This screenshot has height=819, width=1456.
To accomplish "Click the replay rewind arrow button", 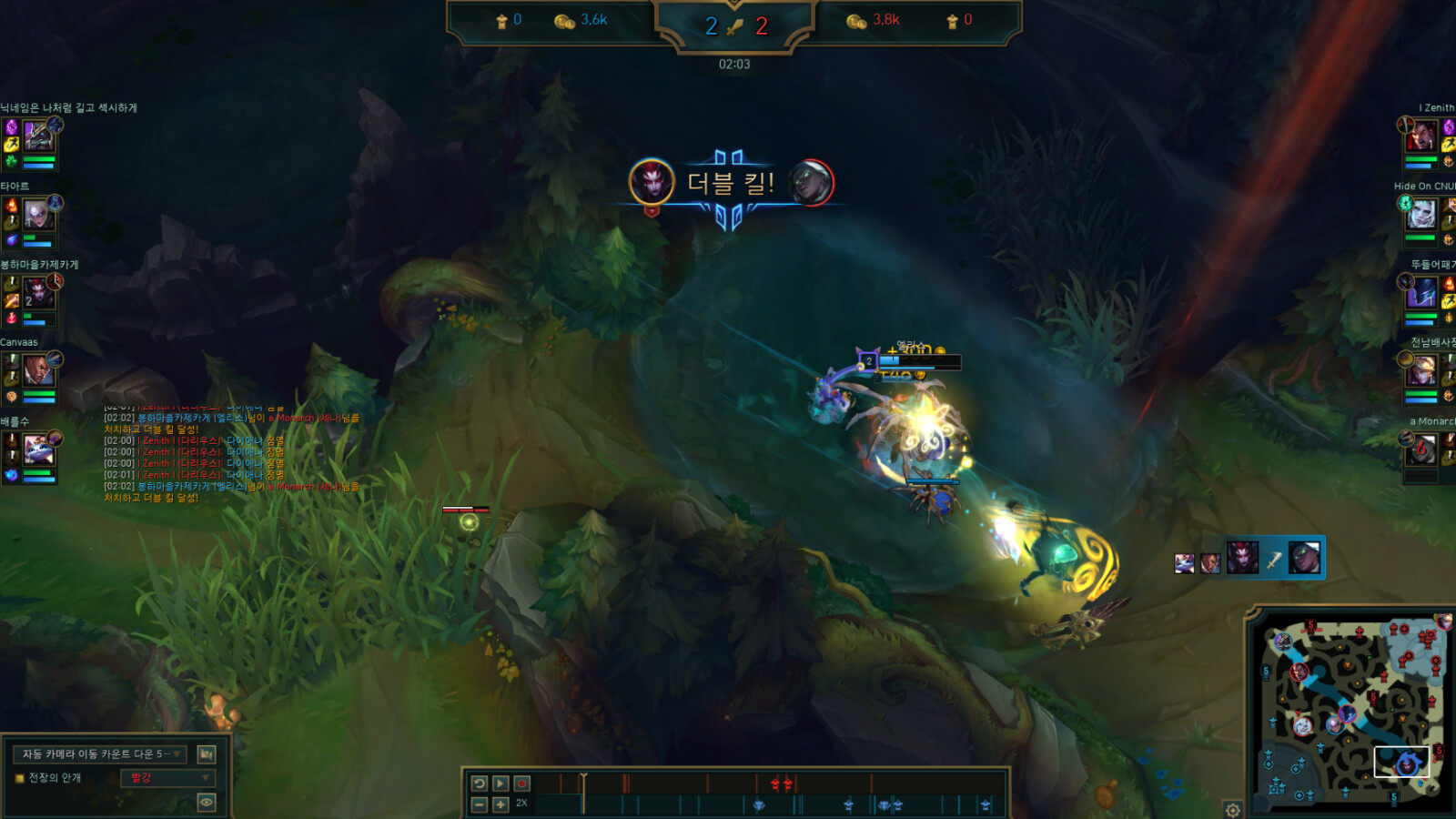I will [x=480, y=784].
